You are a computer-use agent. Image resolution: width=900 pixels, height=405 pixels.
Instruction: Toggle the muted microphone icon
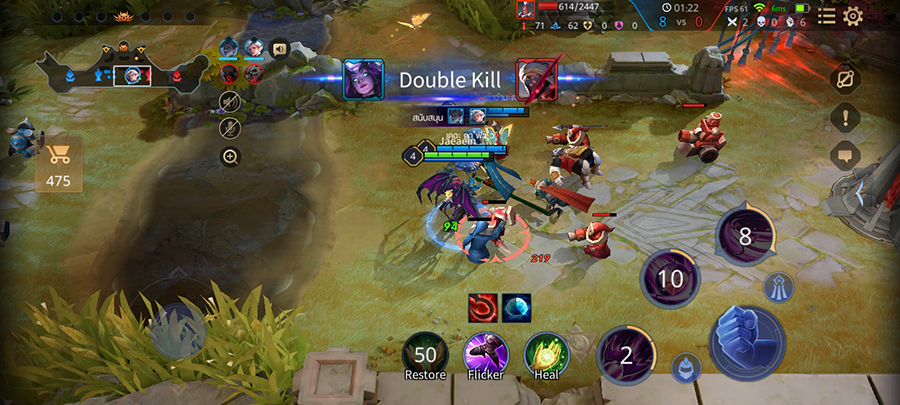tap(230, 127)
